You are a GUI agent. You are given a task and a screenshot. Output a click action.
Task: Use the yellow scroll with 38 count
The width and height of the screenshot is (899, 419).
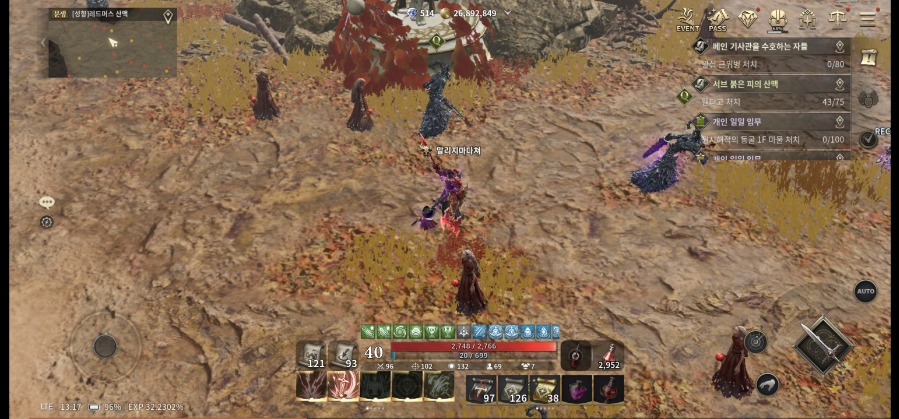click(x=544, y=388)
